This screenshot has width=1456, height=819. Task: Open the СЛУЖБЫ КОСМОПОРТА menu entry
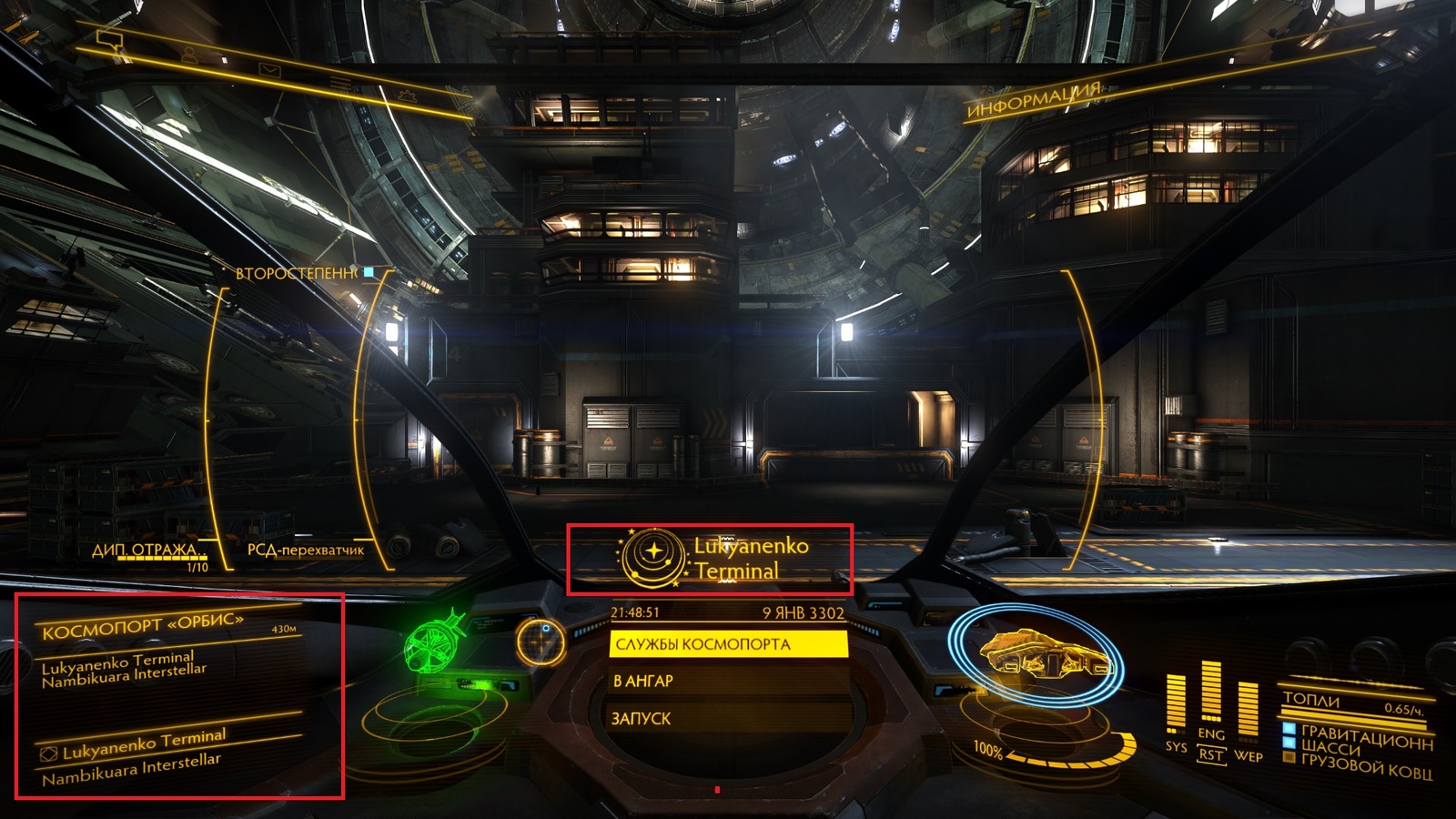pos(728,644)
